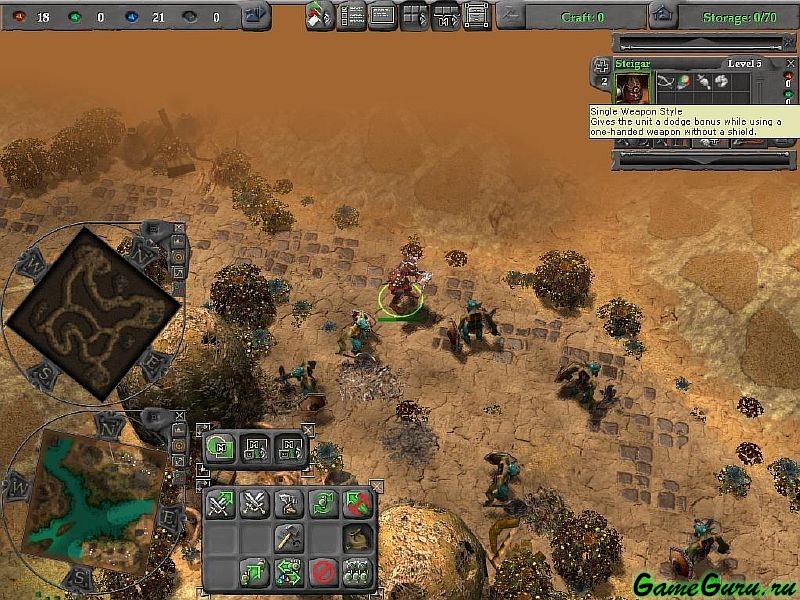Activate the swords with green arrow command
Viewport: 800px width, 600px height.
point(220,504)
